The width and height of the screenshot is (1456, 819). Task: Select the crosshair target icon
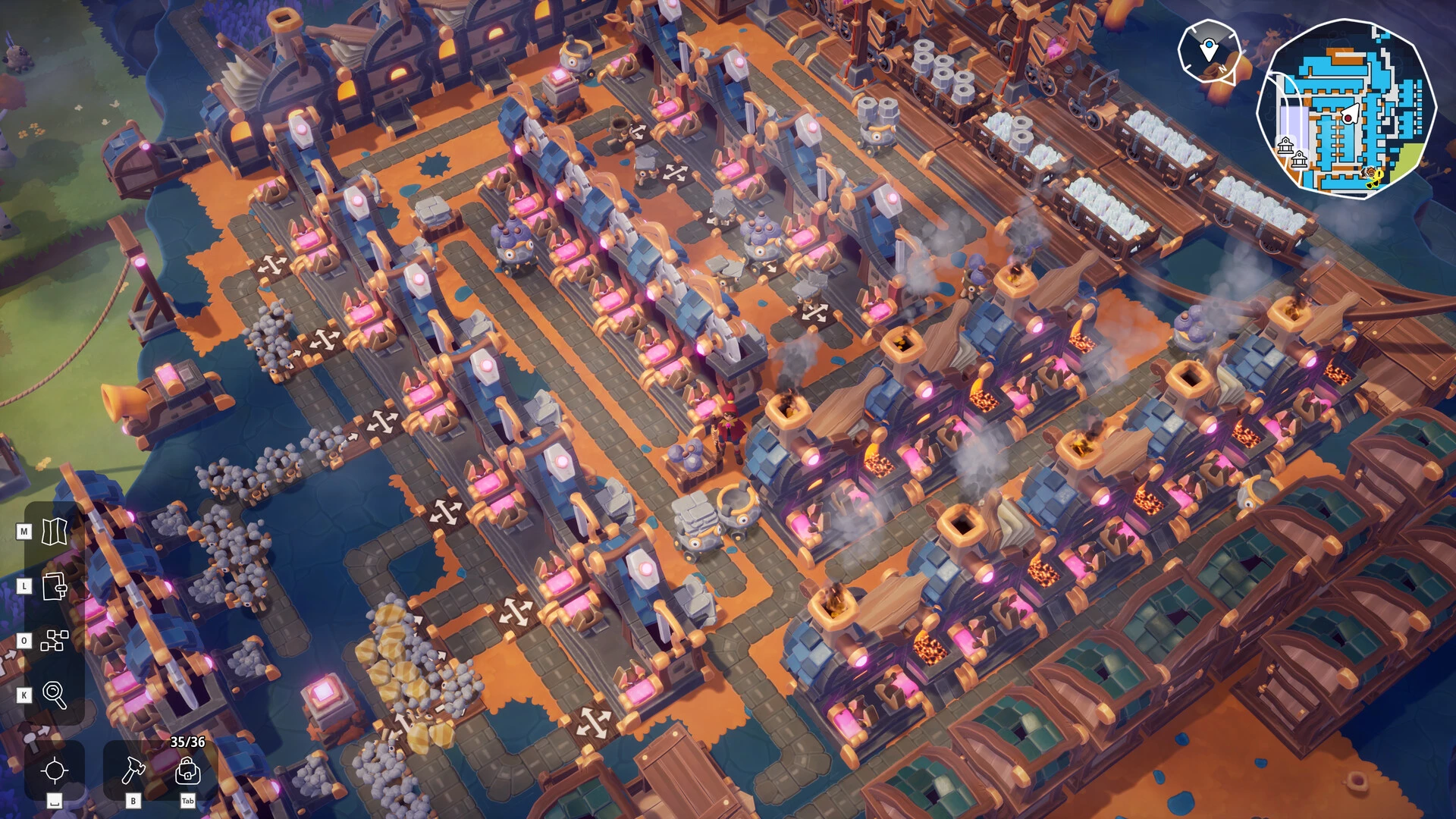coord(55,770)
